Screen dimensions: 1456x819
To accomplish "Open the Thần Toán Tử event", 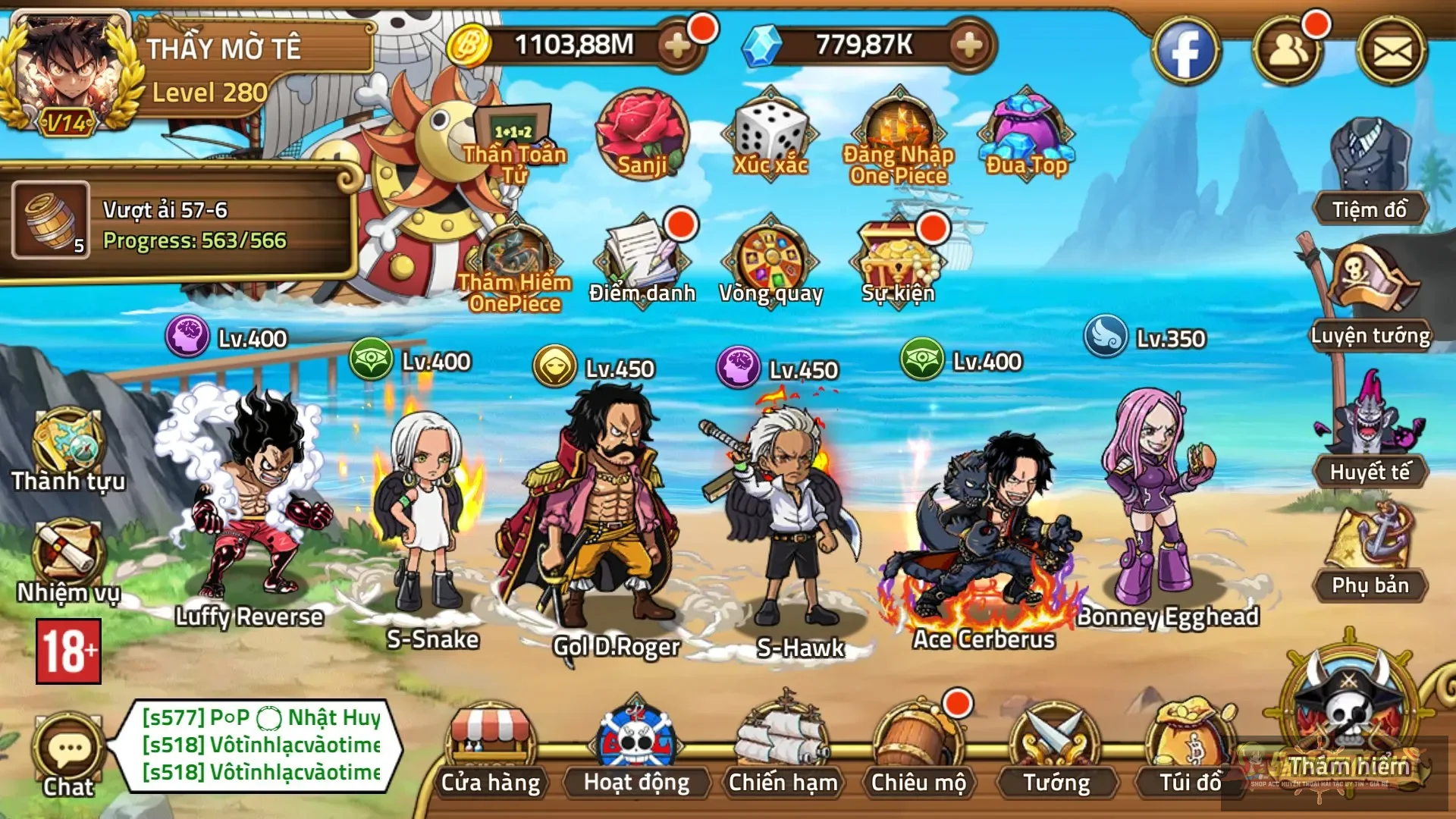I will tap(513, 129).
